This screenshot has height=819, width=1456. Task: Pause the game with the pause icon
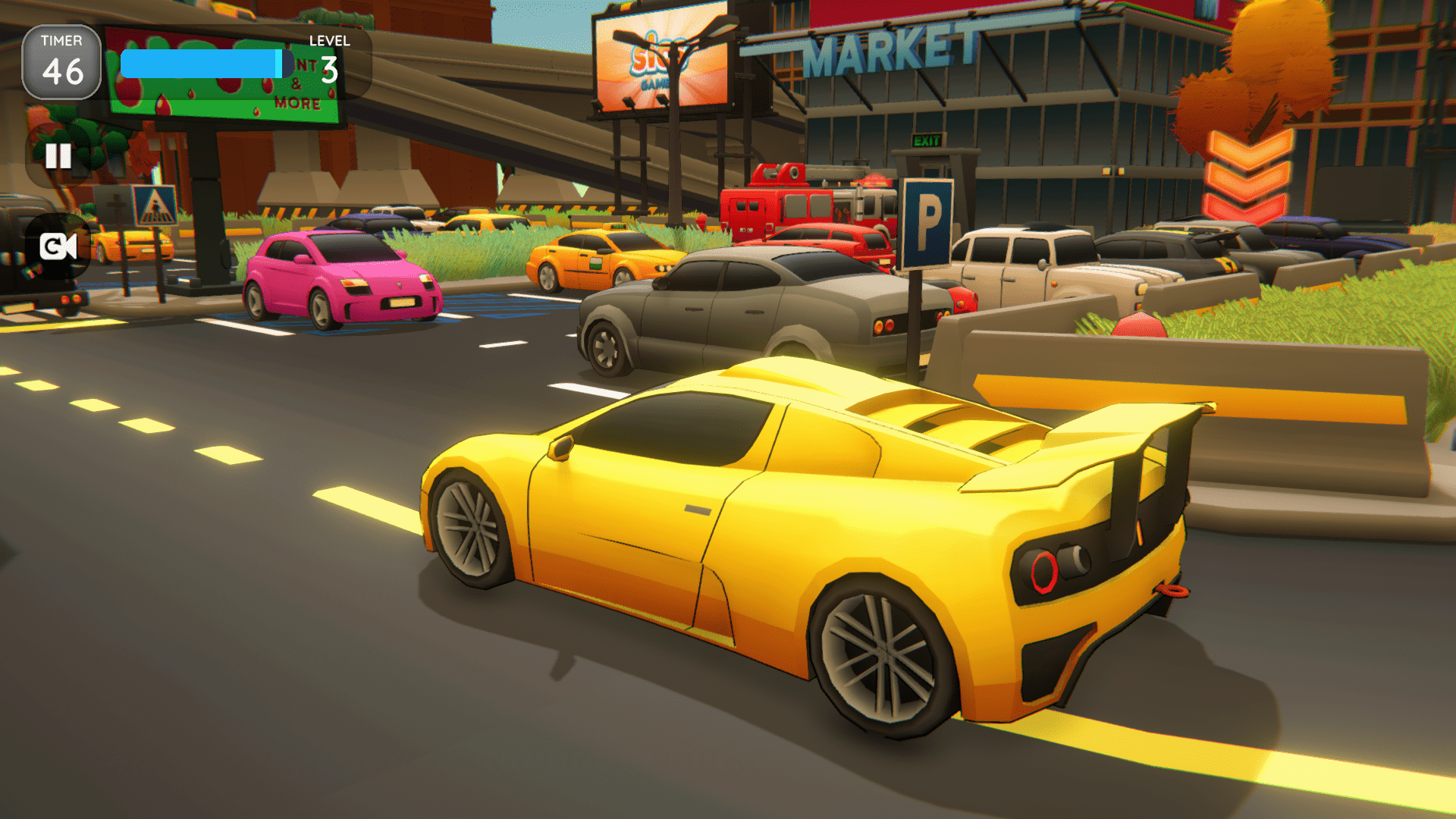click(58, 157)
